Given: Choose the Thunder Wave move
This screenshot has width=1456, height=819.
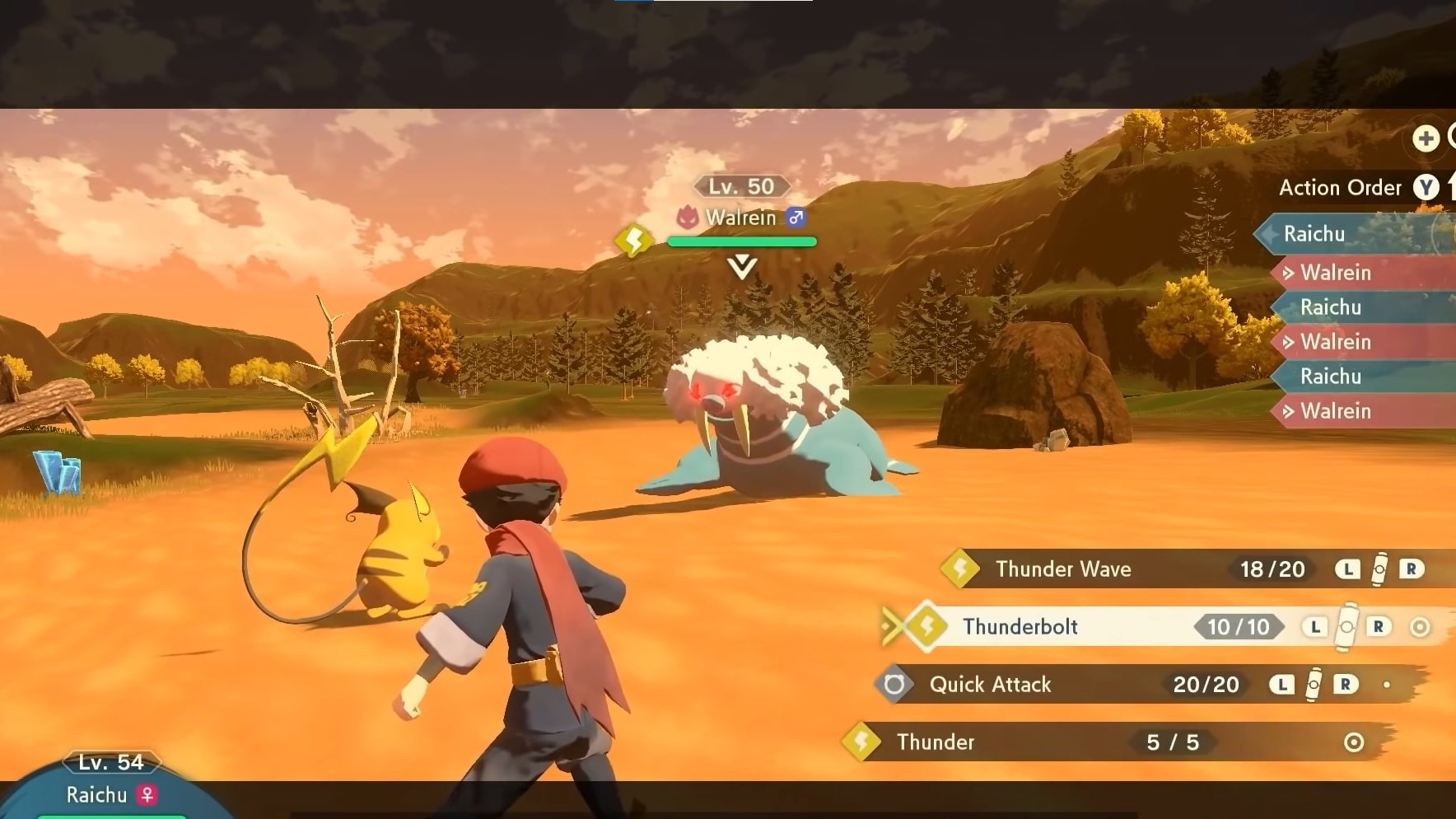Looking at the screenshot, I should tap(1063, 569).
